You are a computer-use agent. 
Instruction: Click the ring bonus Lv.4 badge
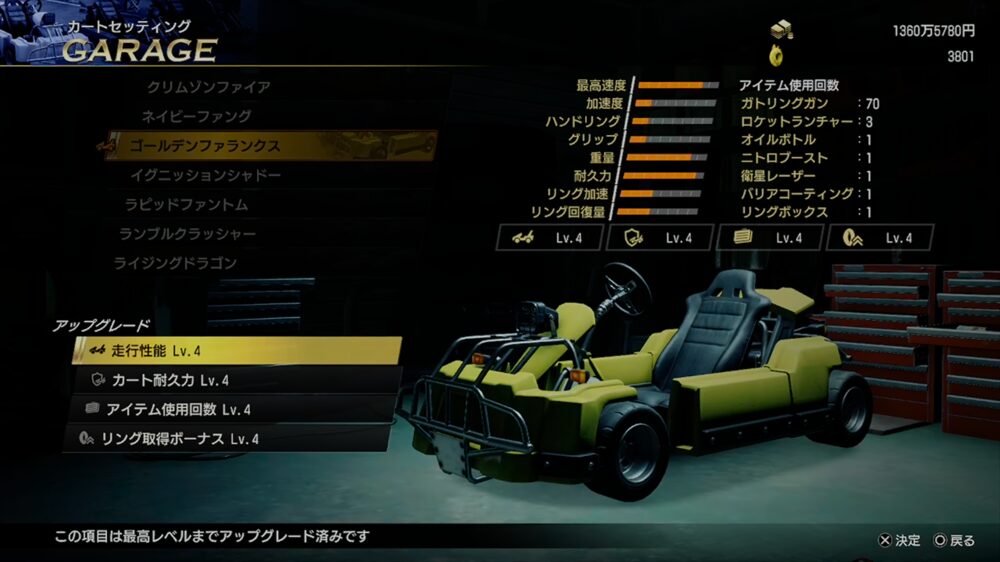(x=881, y=238)
